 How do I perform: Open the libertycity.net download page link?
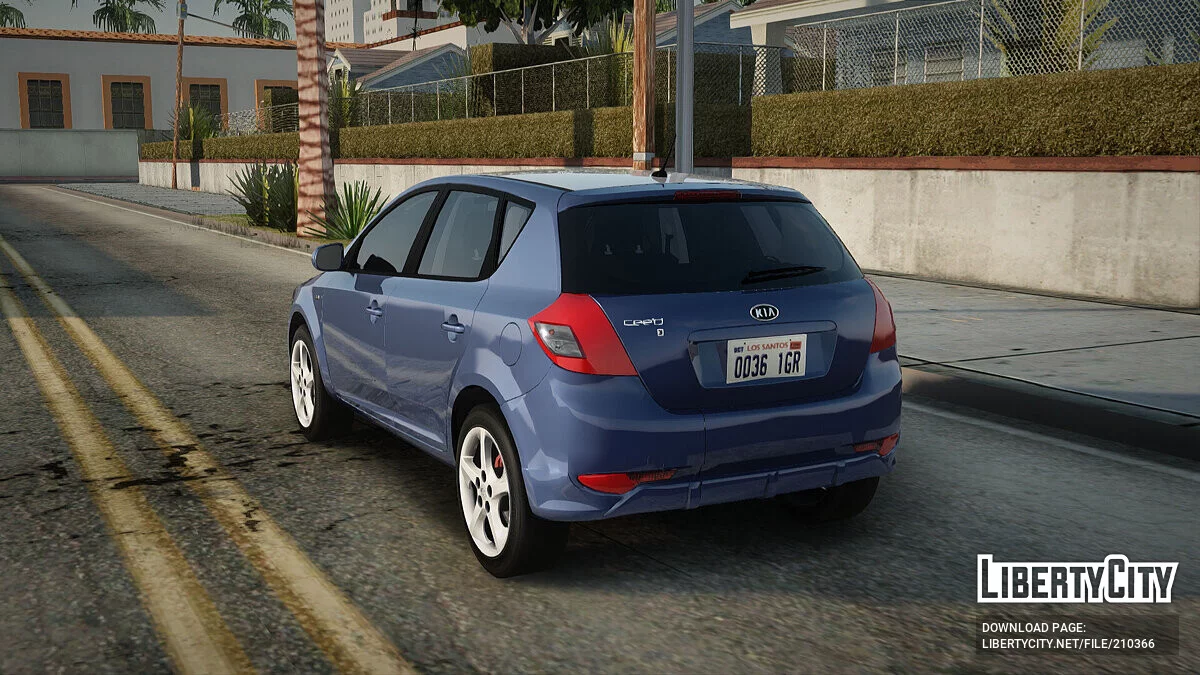pos(1068,643)
